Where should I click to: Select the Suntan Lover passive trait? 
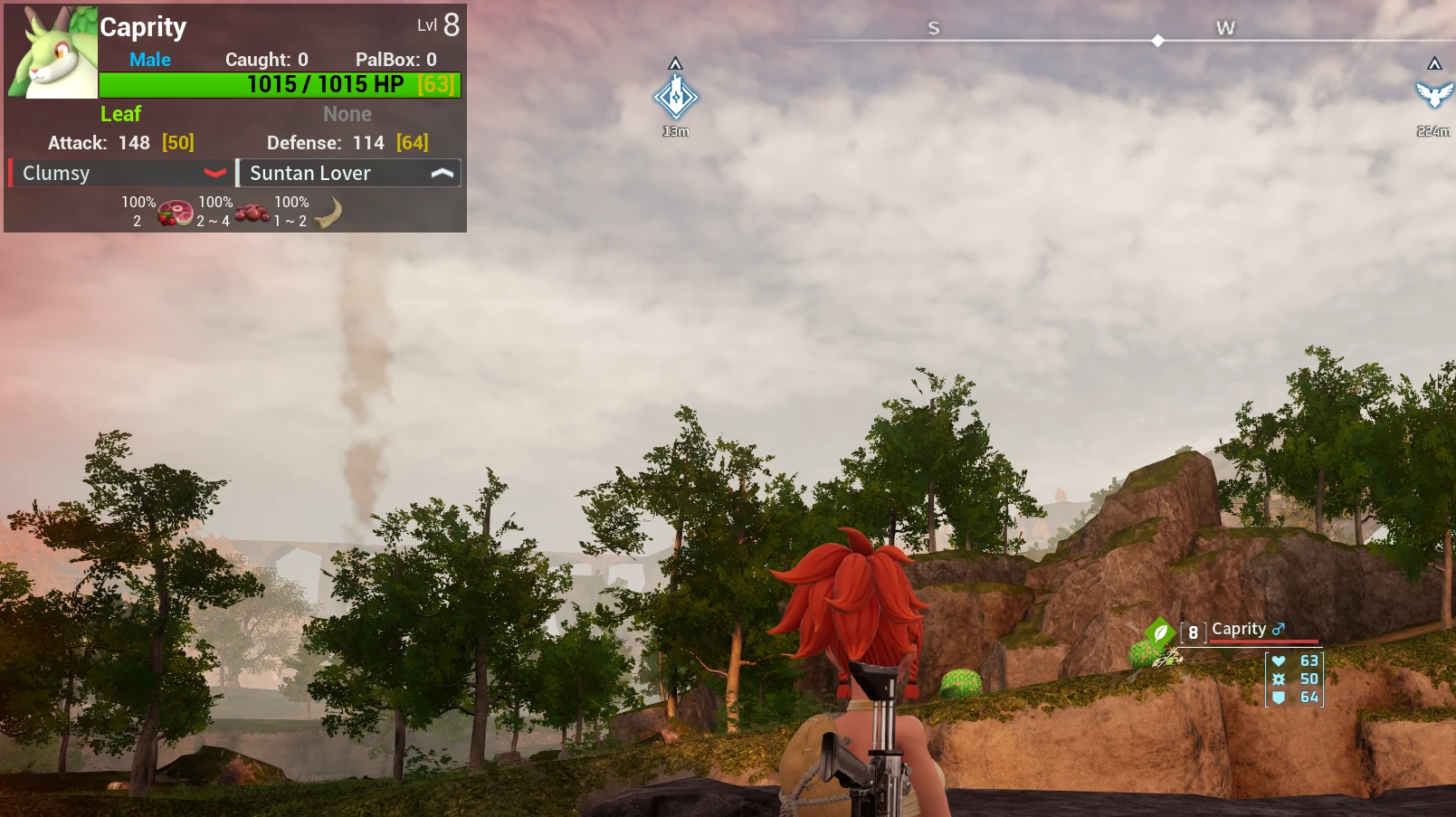point(349,173)
